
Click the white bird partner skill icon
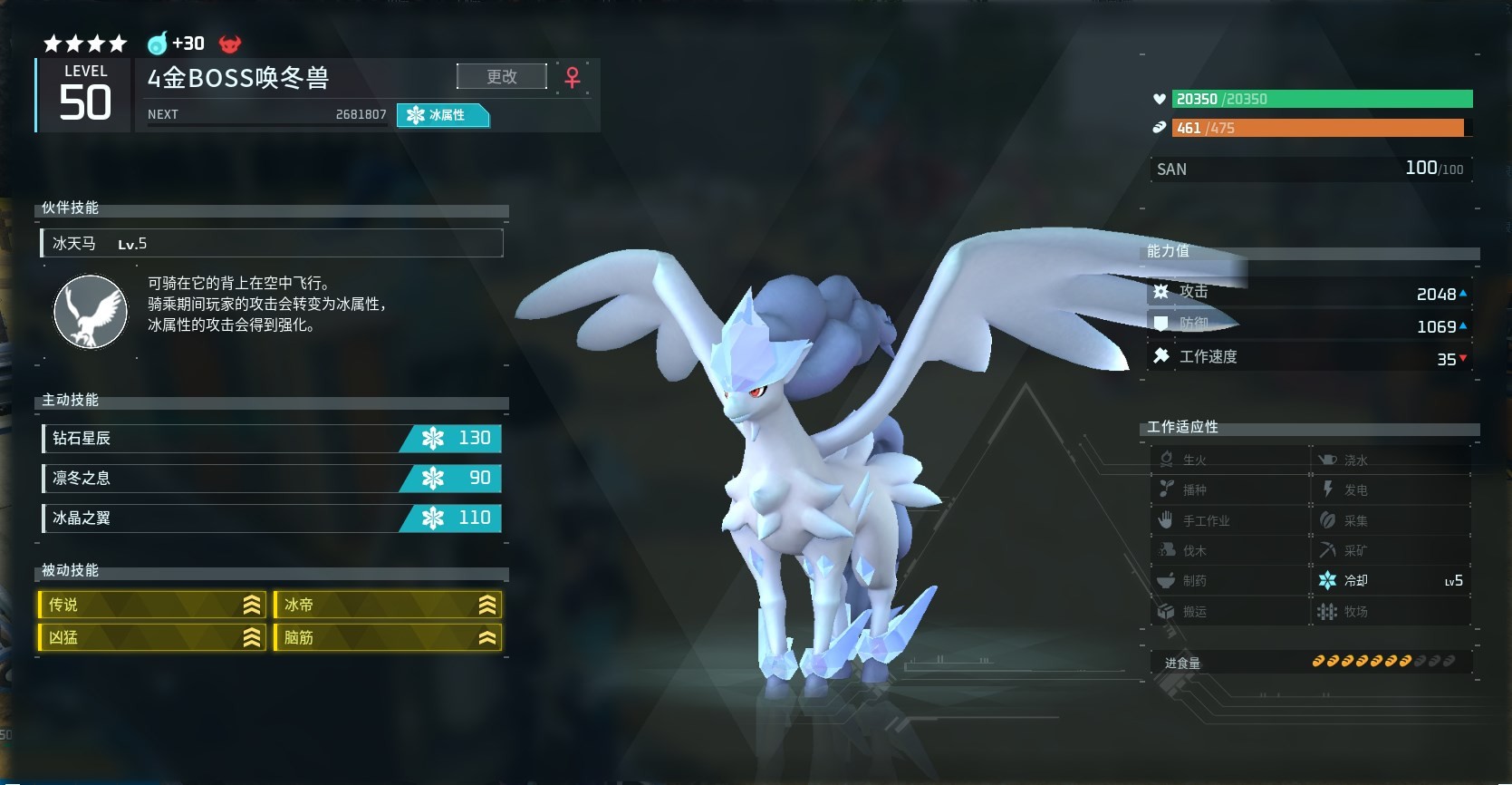tap(91, 313)
